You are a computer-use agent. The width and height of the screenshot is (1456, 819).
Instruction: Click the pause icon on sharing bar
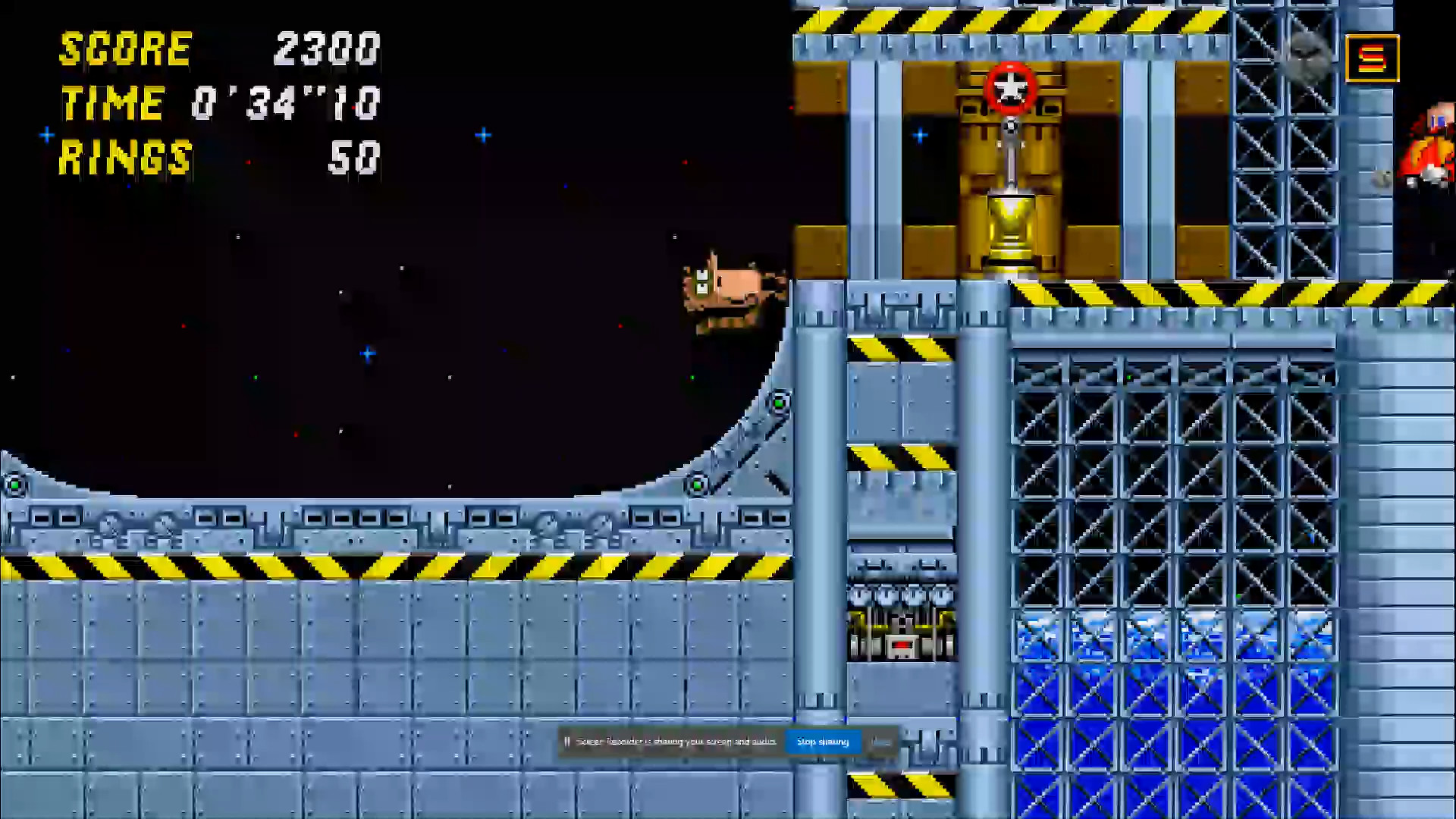point(567,742)
